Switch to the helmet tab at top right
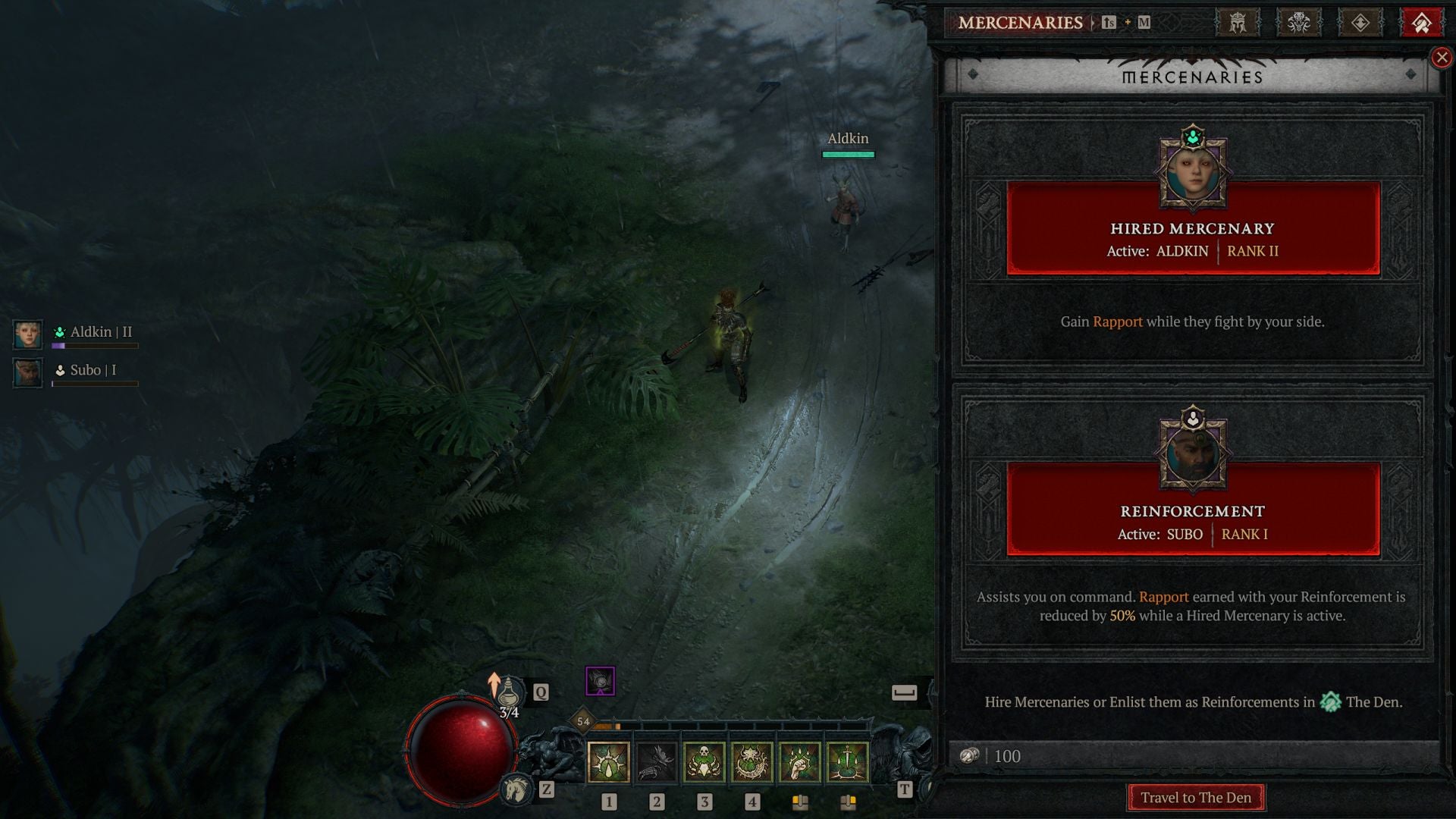Screen dimensions: 1456x819 (x=1236, y=21)
